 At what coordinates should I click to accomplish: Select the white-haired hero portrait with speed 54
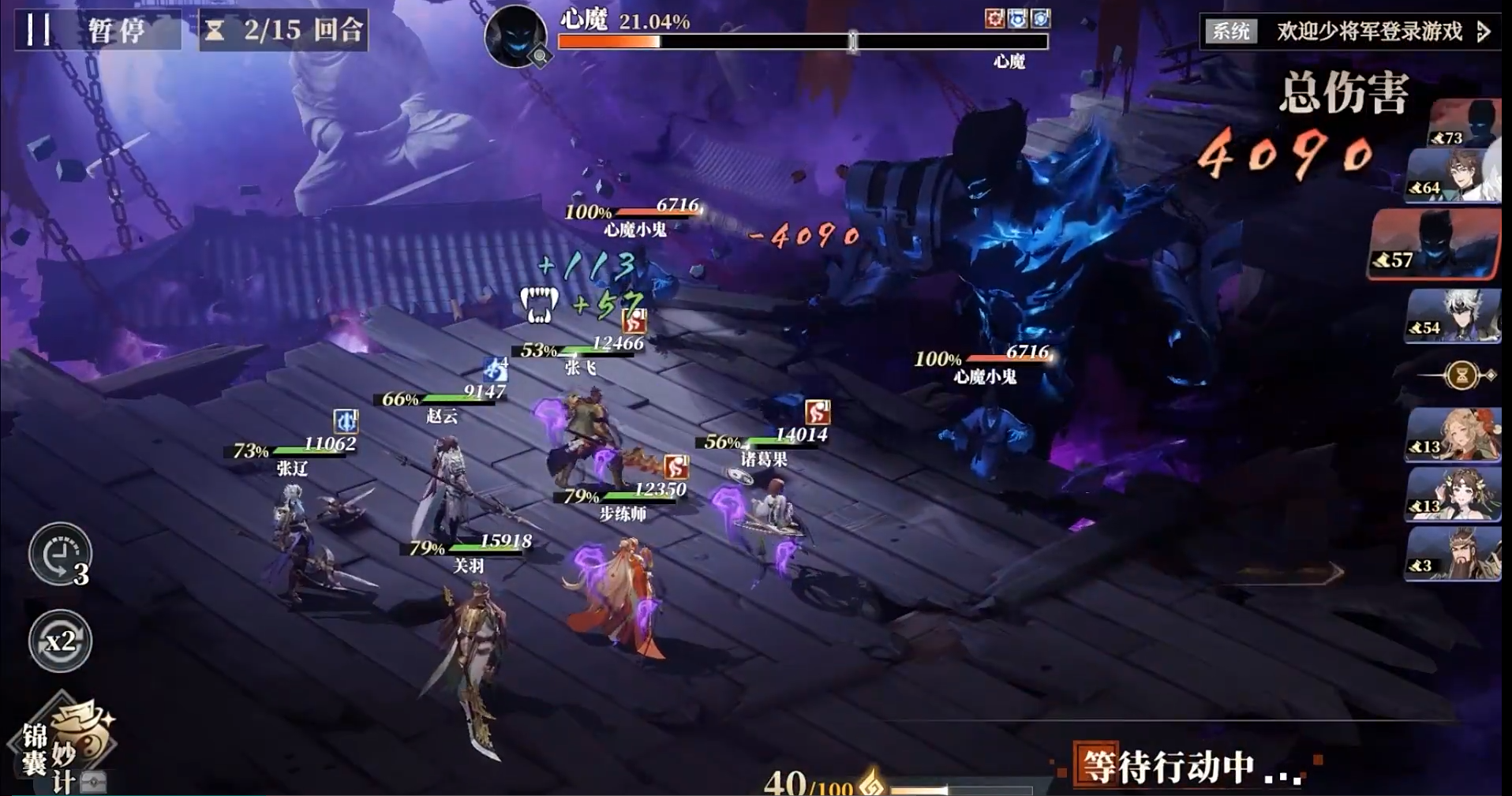[x=1454, y=316]
